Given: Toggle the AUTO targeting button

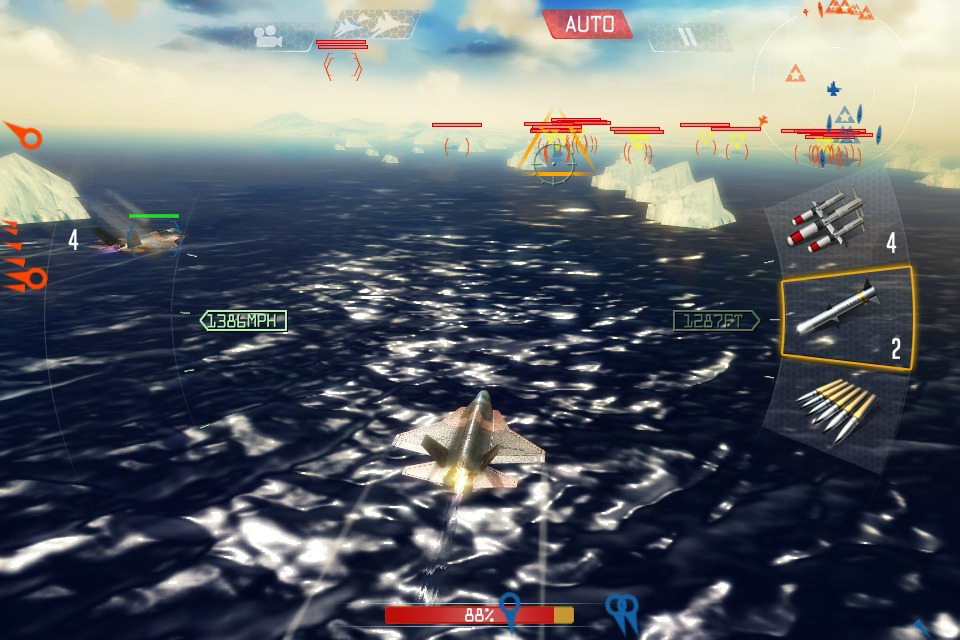Looking at the screenshot, I should 588,24.
